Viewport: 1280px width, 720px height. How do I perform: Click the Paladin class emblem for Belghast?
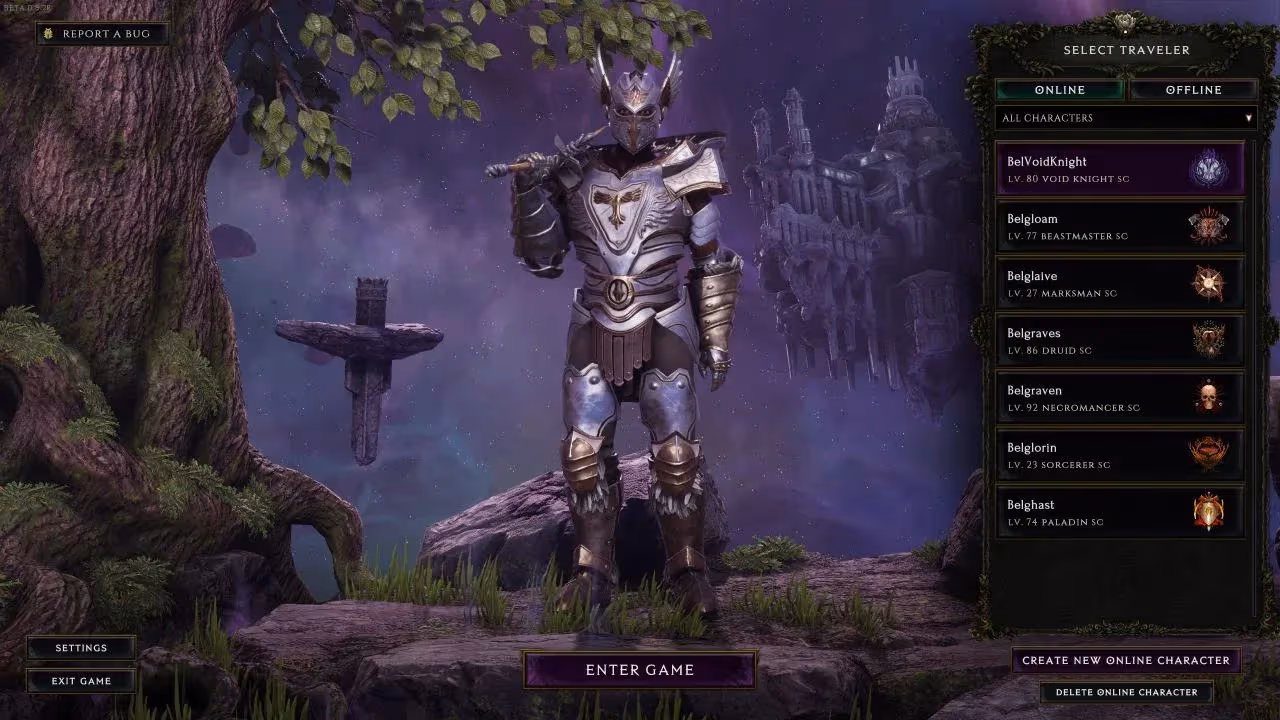coord(1208,512)
